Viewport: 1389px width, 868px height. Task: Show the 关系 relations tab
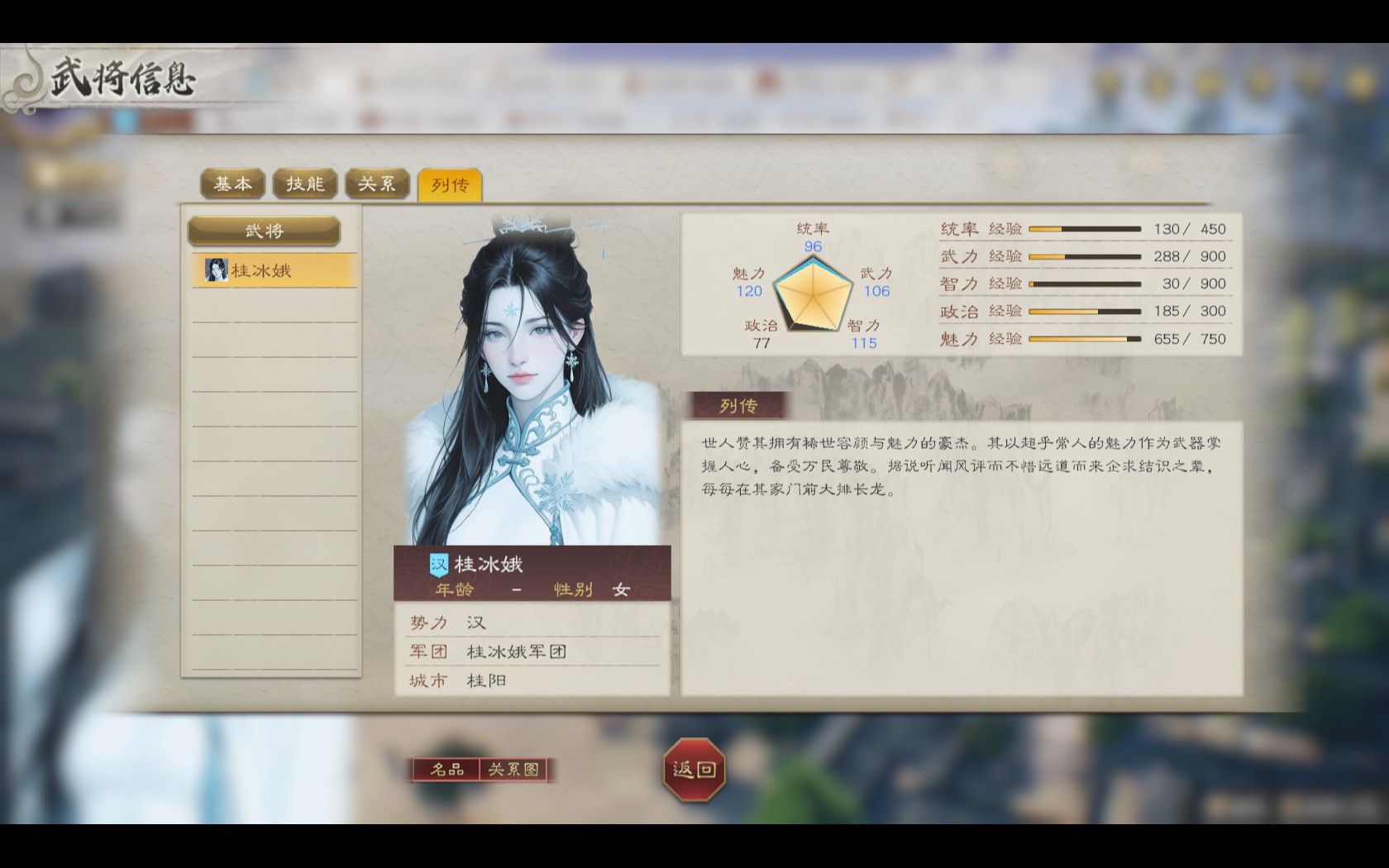[x=377, y=184]
